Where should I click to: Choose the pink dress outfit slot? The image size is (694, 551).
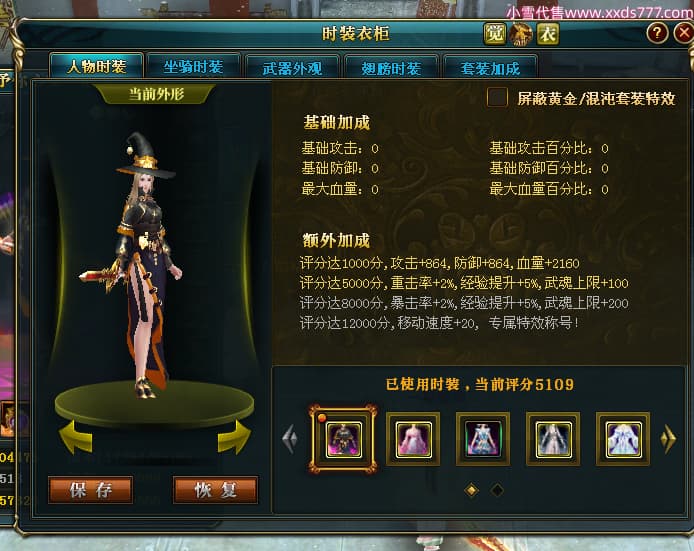pos(413,439)
